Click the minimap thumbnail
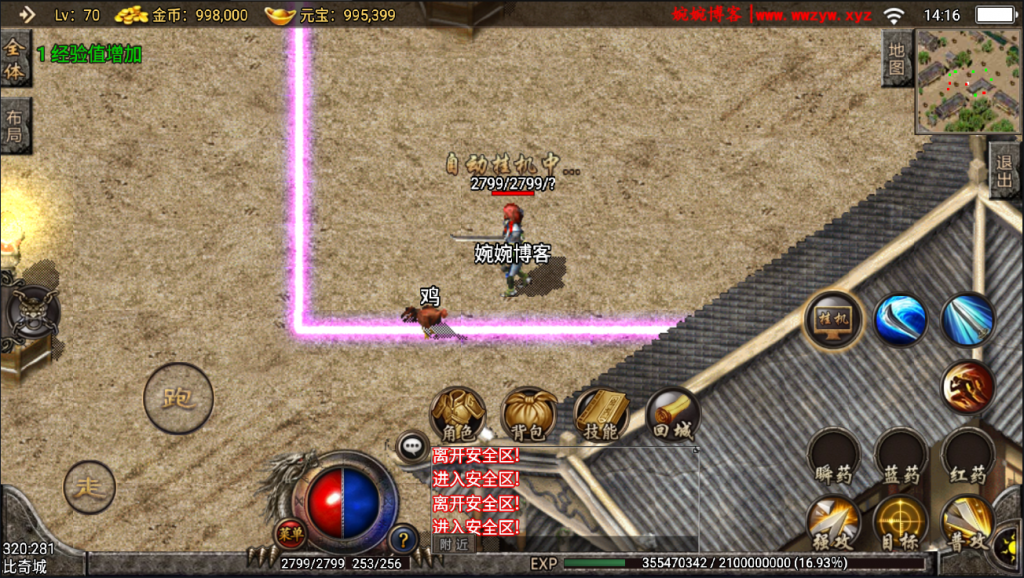 pyautogui.click(x=968, y=82)
